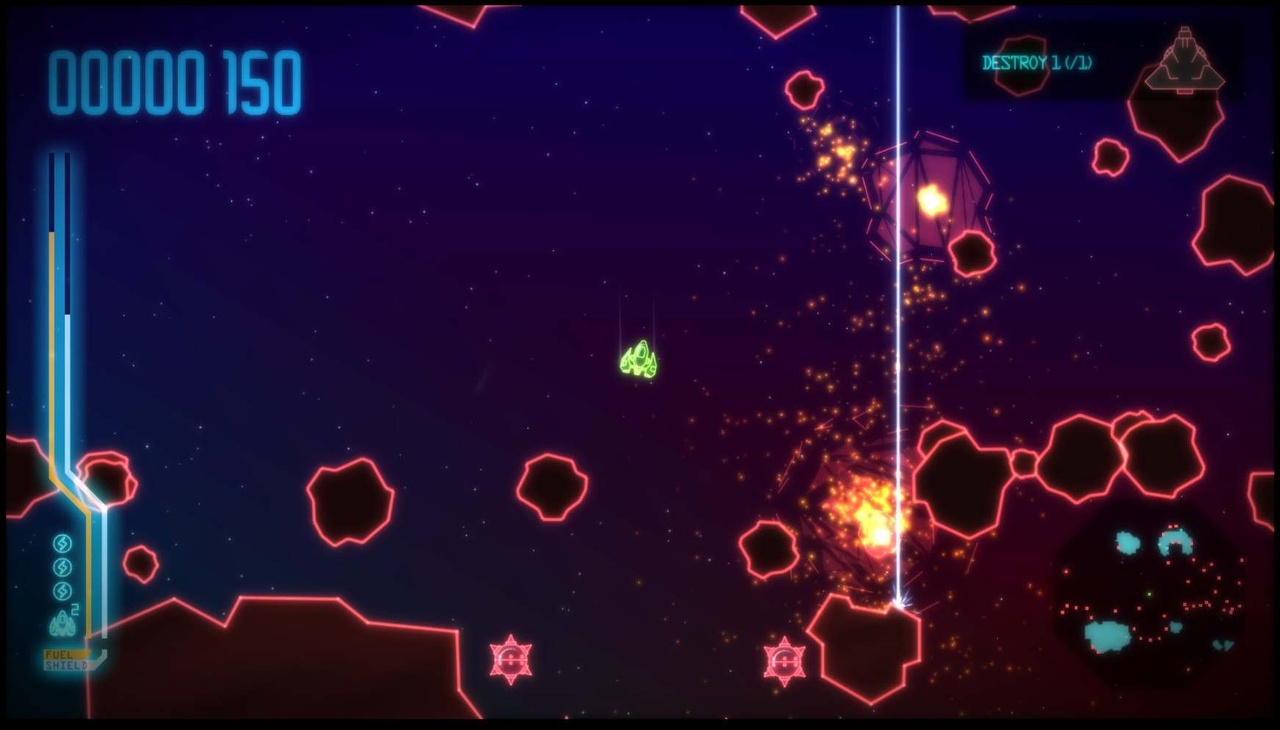Viewport: 1280px width, 730px height.
Task: Select the left turret enemy near bottom
Action: click(512, 659)
